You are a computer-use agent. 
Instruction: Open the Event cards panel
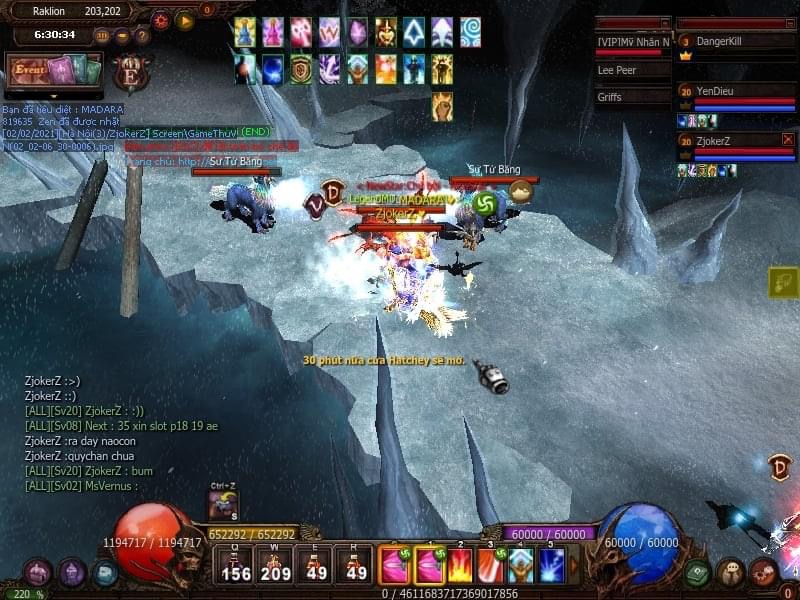pos(55,72)
